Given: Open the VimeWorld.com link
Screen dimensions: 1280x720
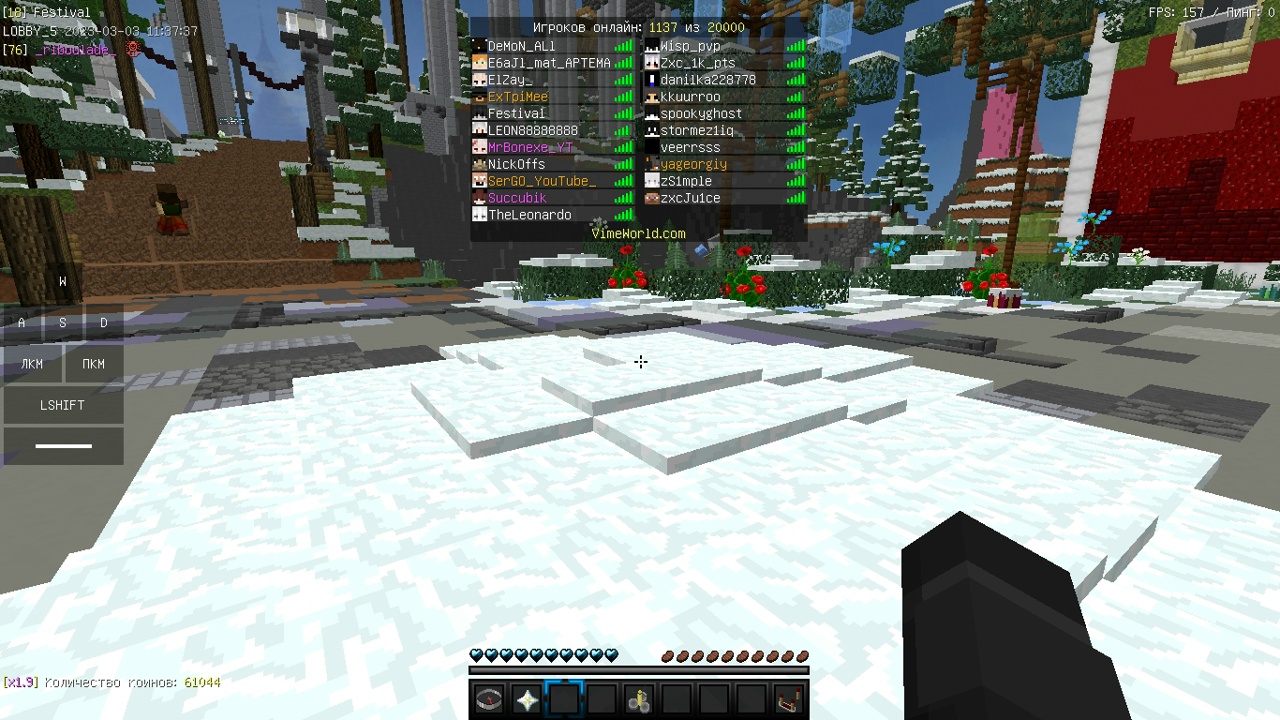Looking at the screenshot, I should point(639,232).
